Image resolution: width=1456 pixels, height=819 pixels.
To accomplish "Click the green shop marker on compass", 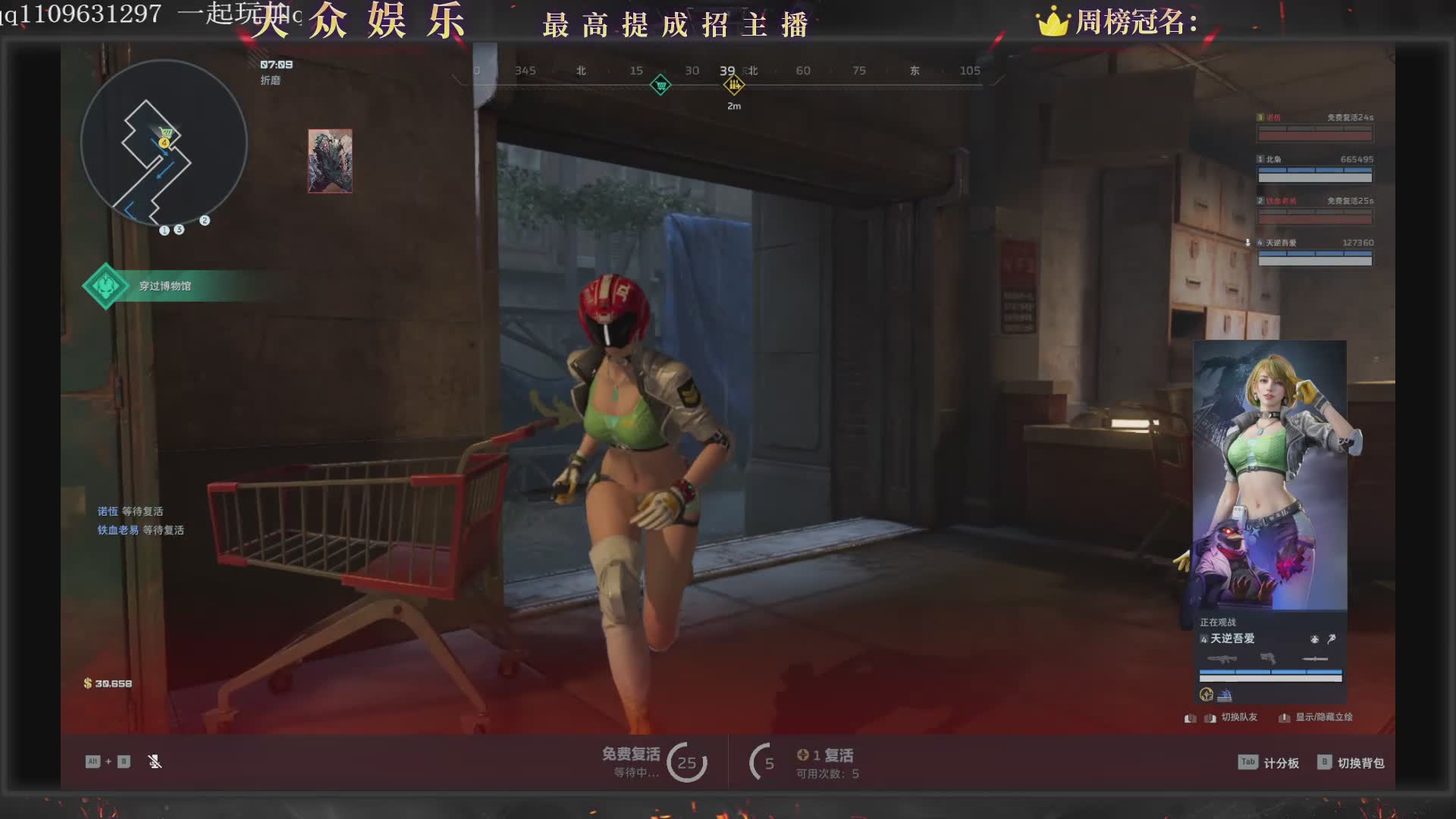I will coord(661,85).
